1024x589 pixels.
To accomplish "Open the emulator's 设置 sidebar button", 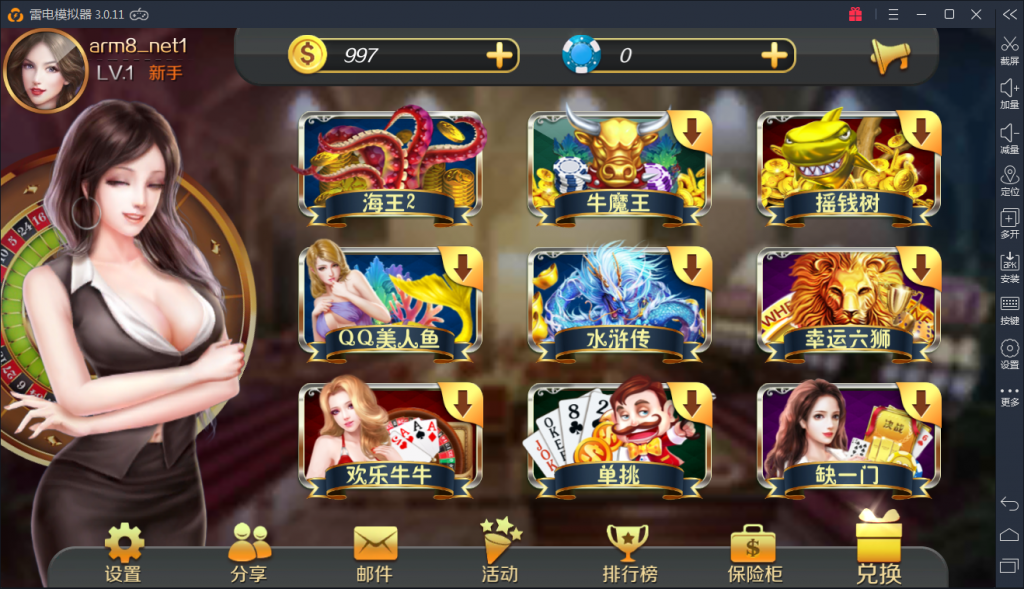I will click(1010, 353).
